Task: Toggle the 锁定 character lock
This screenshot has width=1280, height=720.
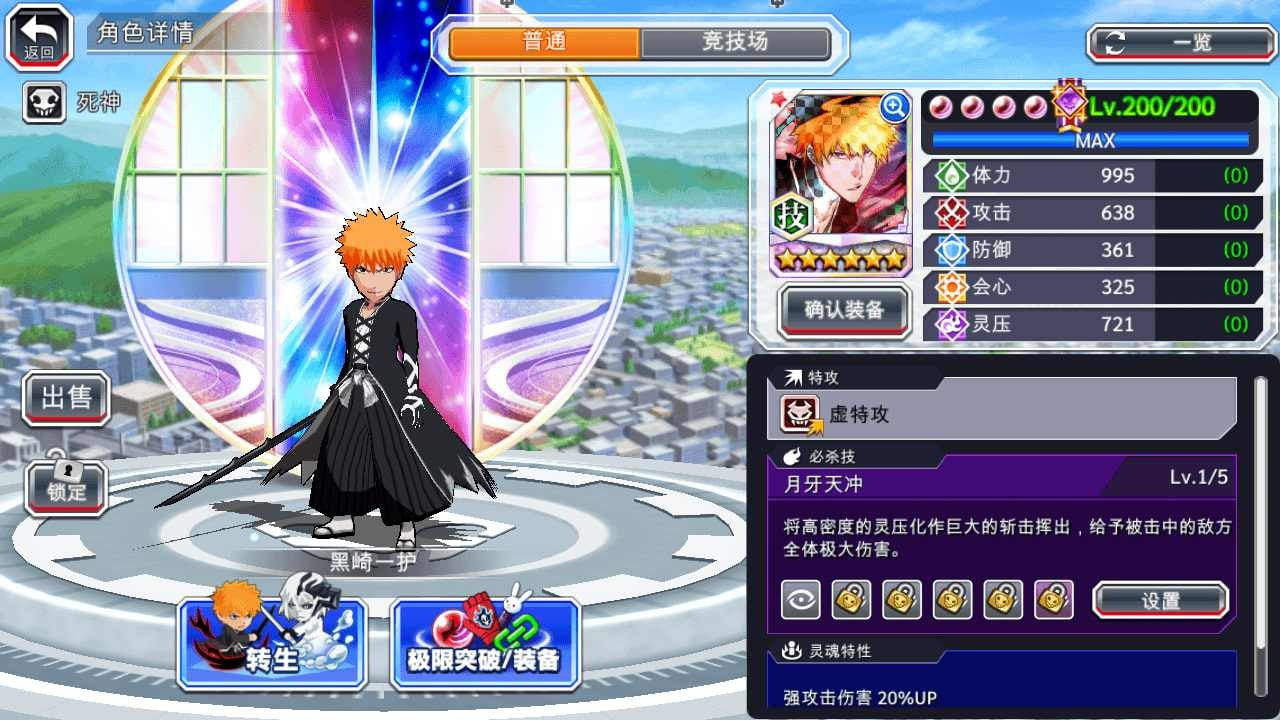Action: coord(65,489)
